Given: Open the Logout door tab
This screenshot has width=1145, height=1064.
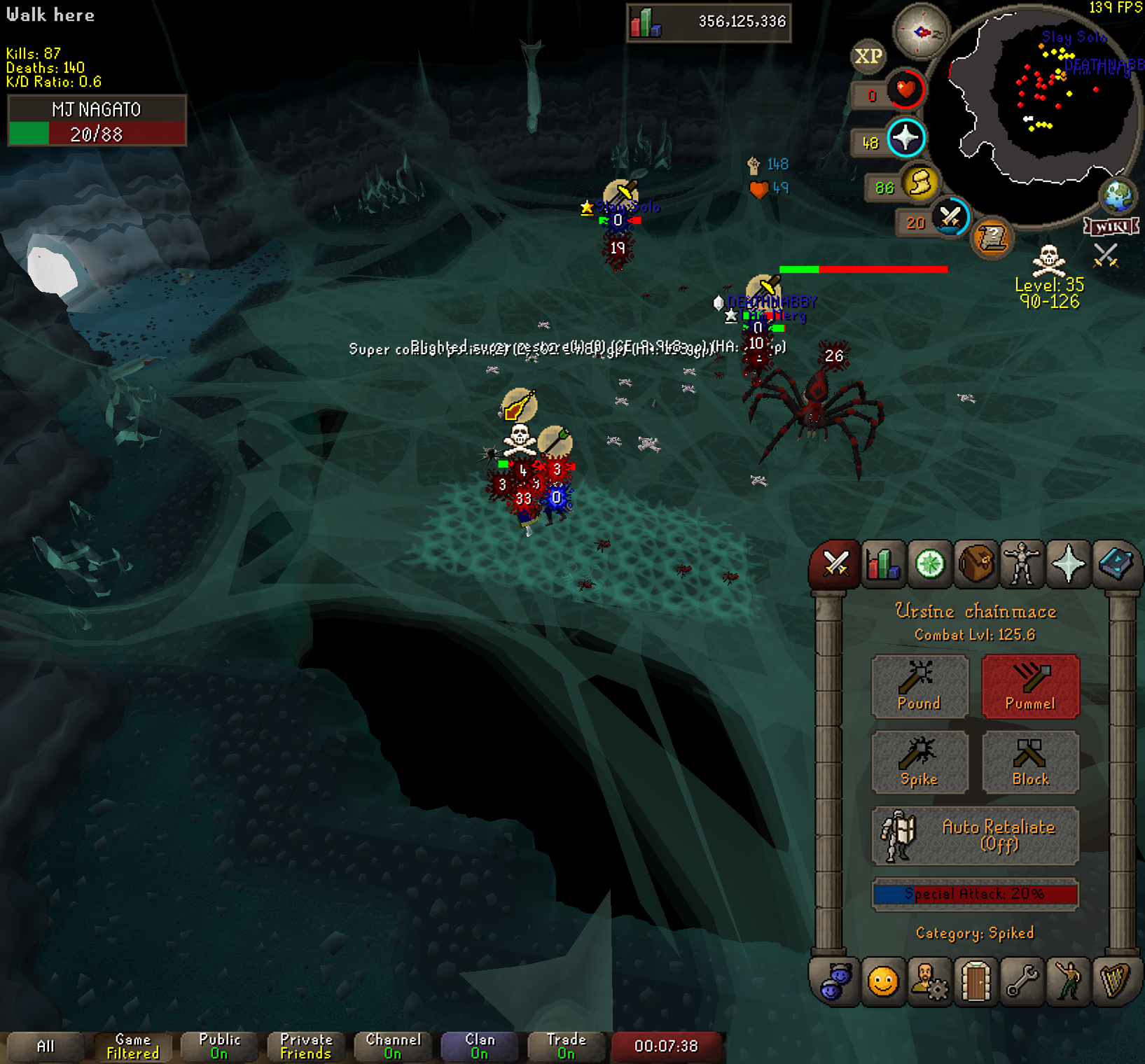Looking at the screenshot, I should point(976,981).
